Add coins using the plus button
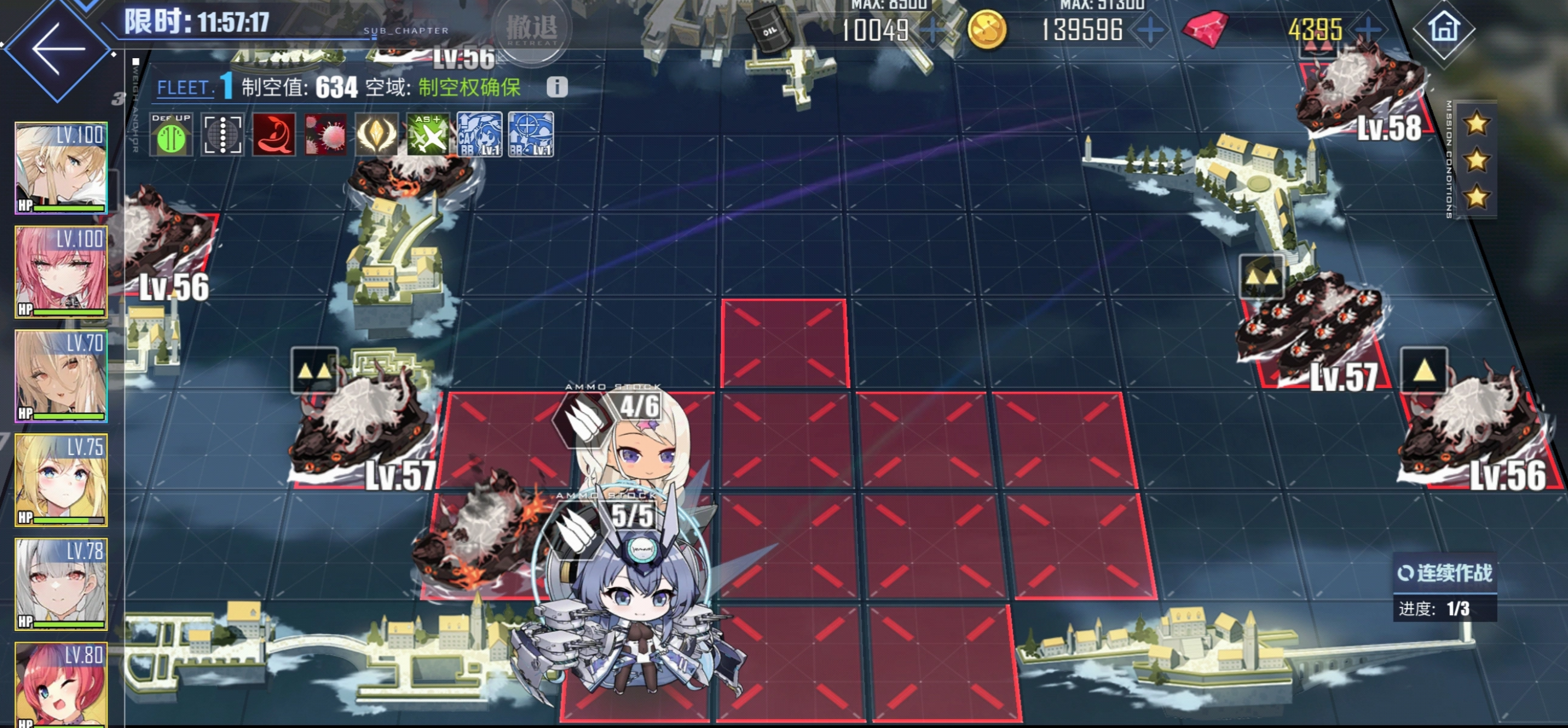1568x728 pixels. [x=1150, y=30]
